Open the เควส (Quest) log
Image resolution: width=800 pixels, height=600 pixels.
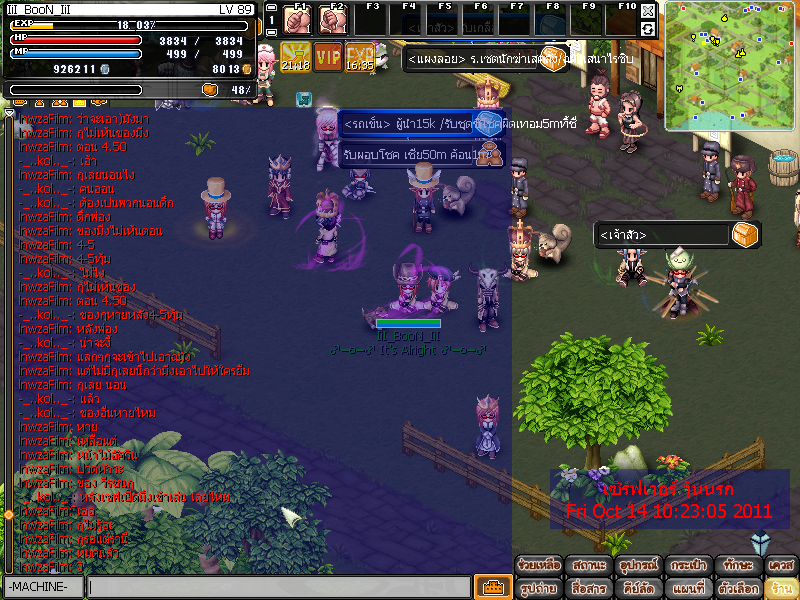point(781,564)
